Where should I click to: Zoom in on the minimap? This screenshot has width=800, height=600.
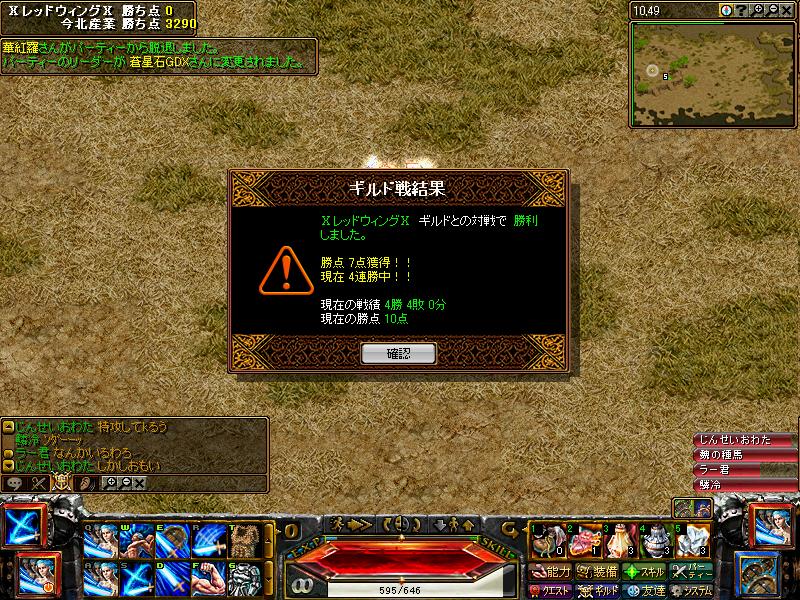coord(758,10)
